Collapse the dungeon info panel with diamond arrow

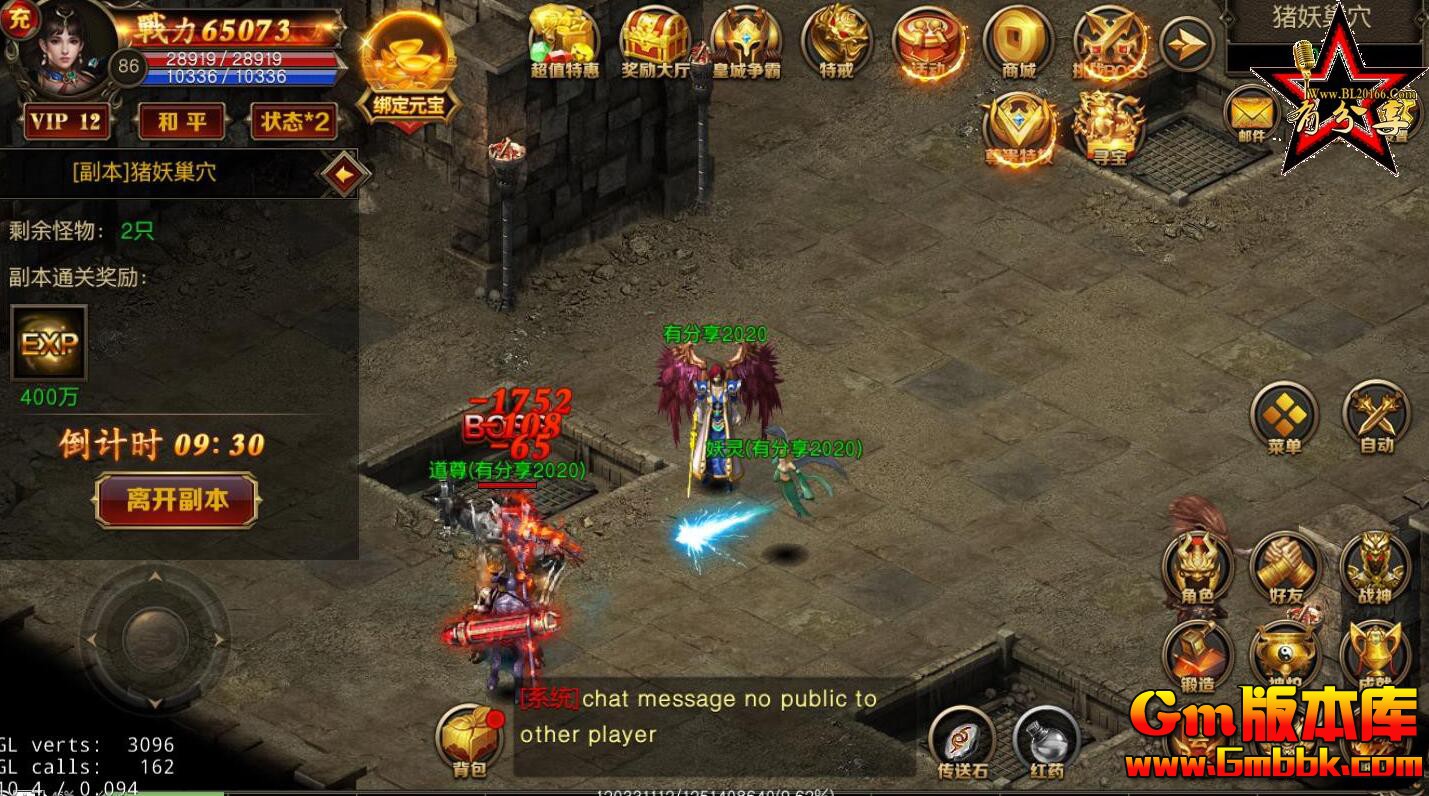[x=342, y=171]
